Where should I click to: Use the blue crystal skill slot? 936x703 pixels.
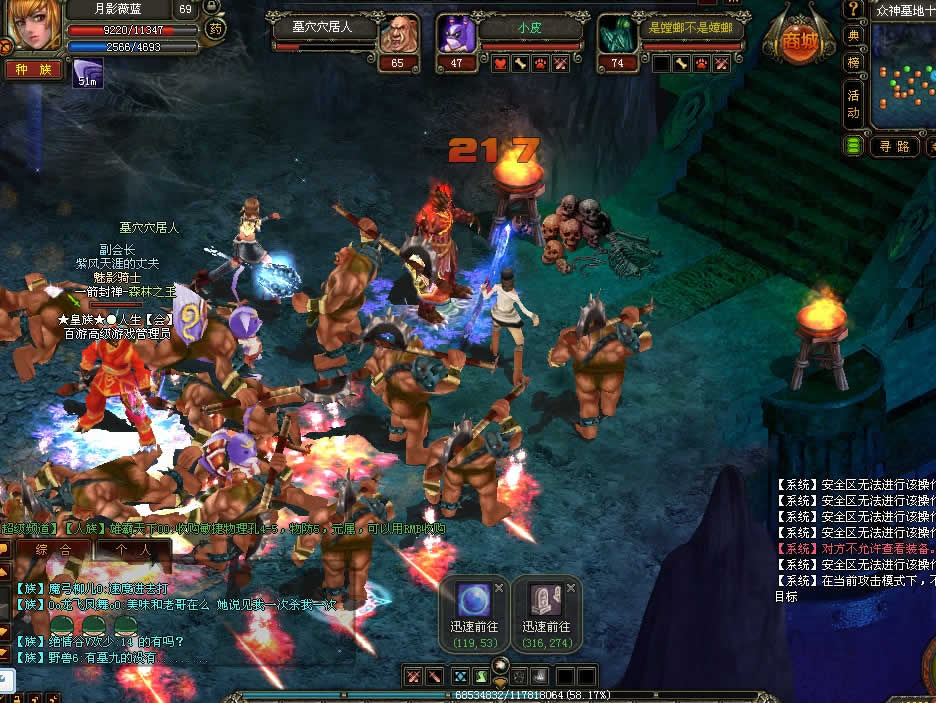[460, 676]
